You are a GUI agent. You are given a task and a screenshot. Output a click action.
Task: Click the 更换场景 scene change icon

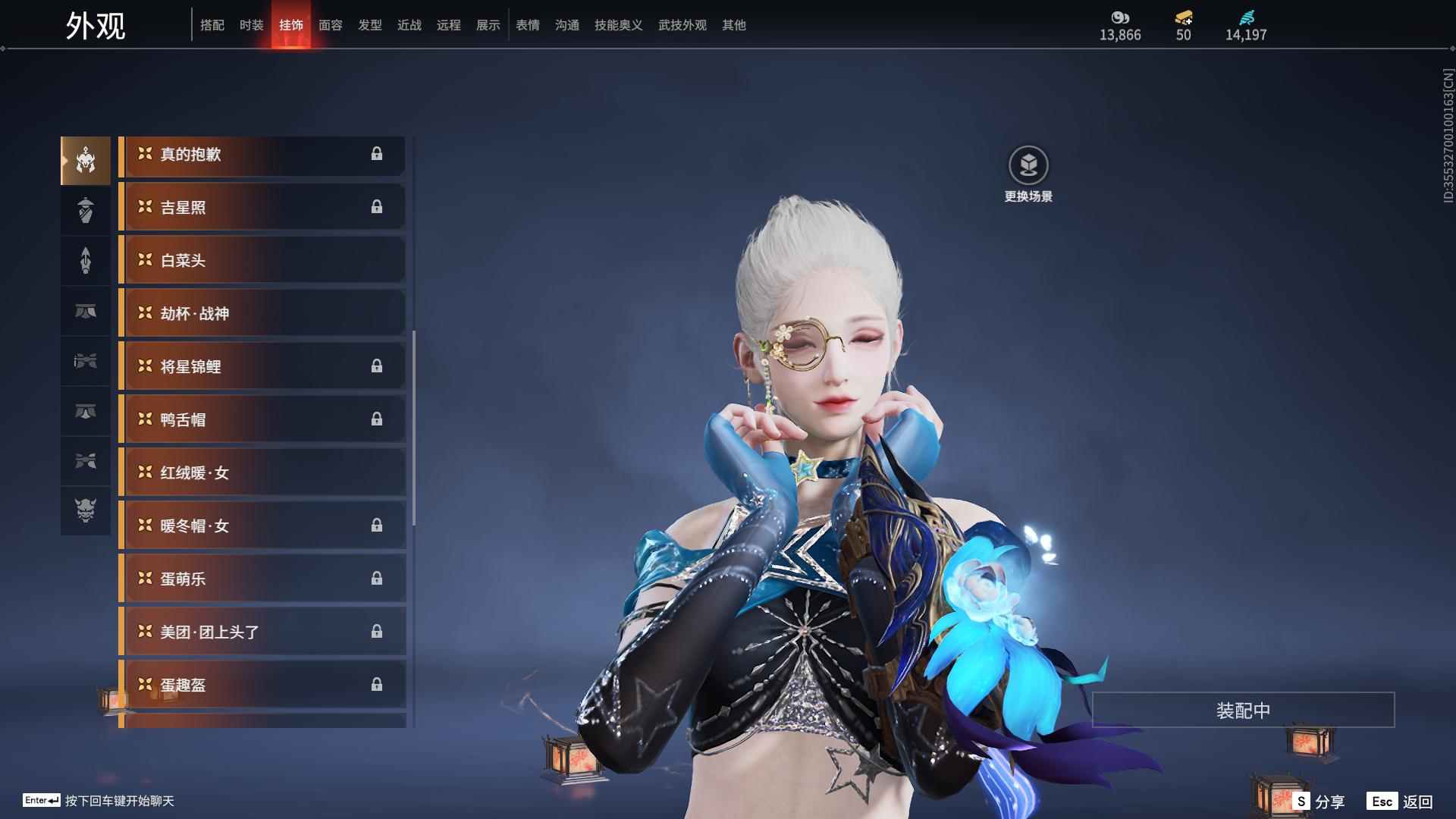pos(1028,165)
